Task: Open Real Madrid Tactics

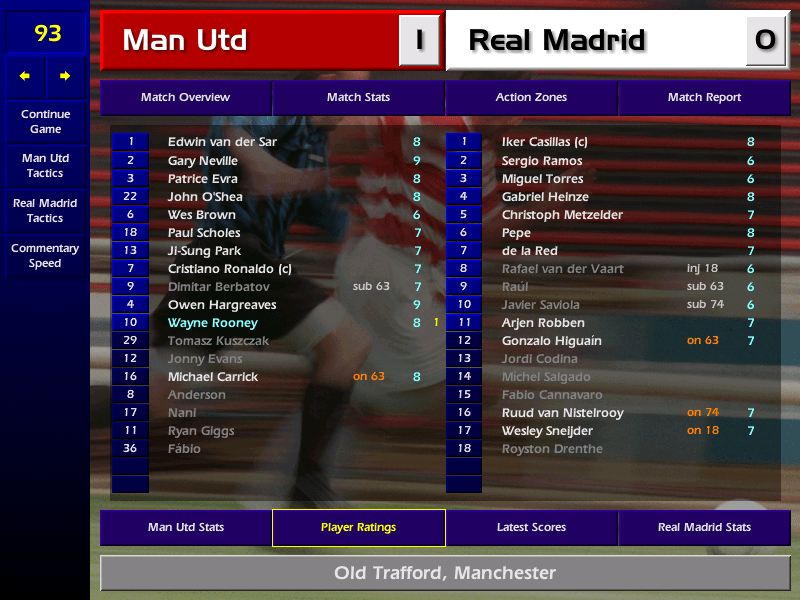Action: pos(45,210)
